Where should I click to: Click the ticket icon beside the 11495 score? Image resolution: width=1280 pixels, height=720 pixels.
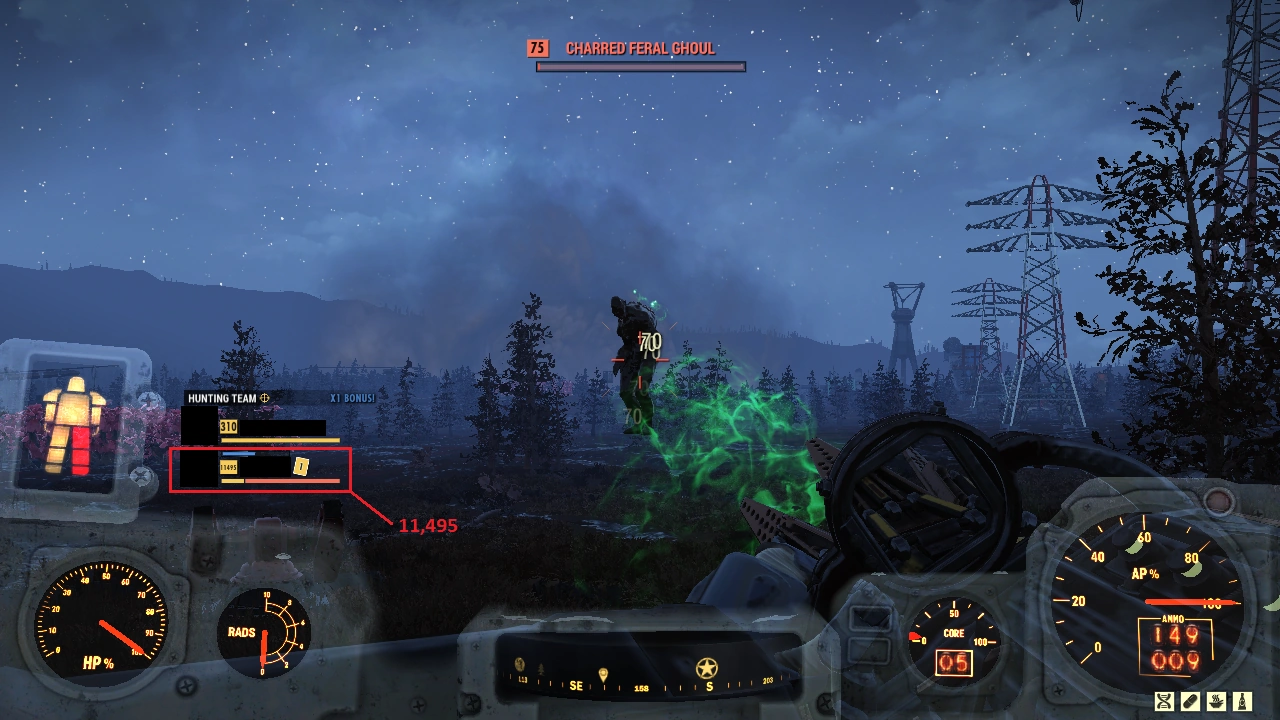point(300,466)
